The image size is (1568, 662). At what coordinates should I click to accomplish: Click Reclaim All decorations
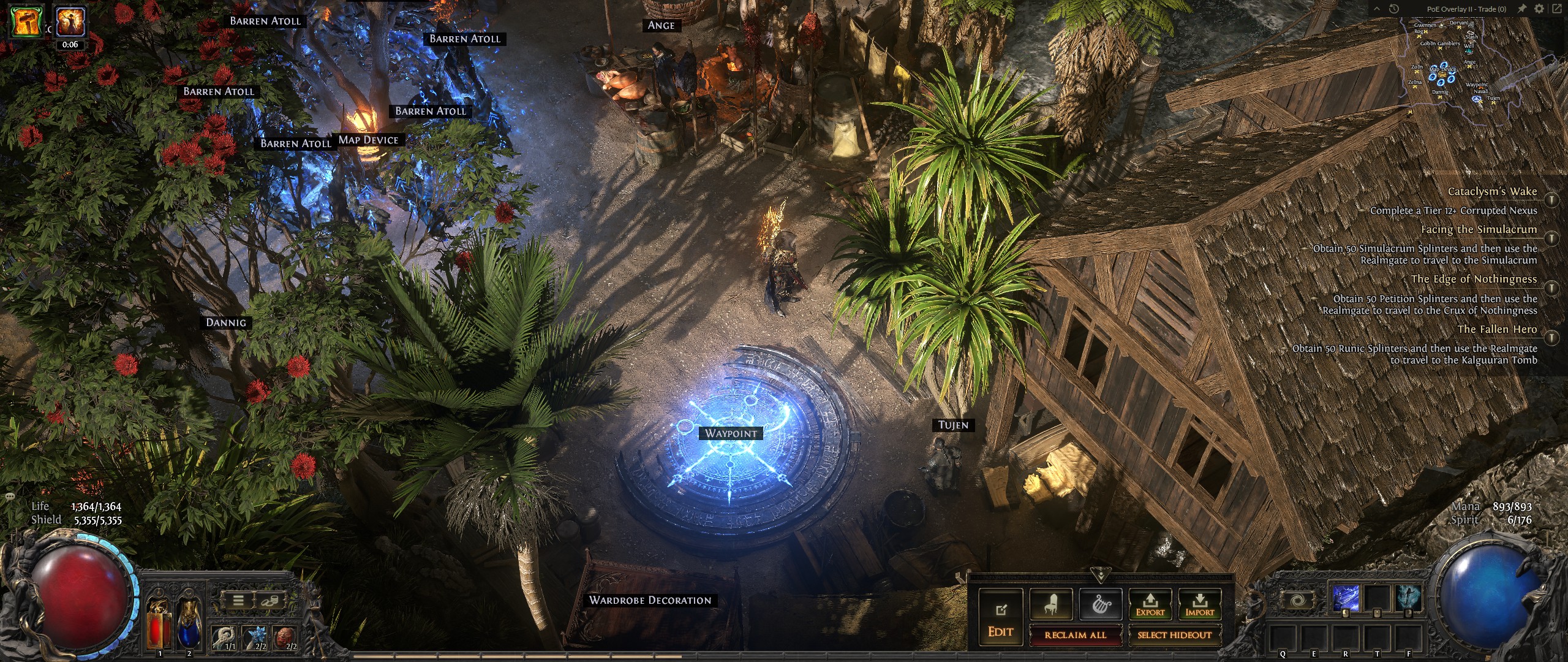1076,635
